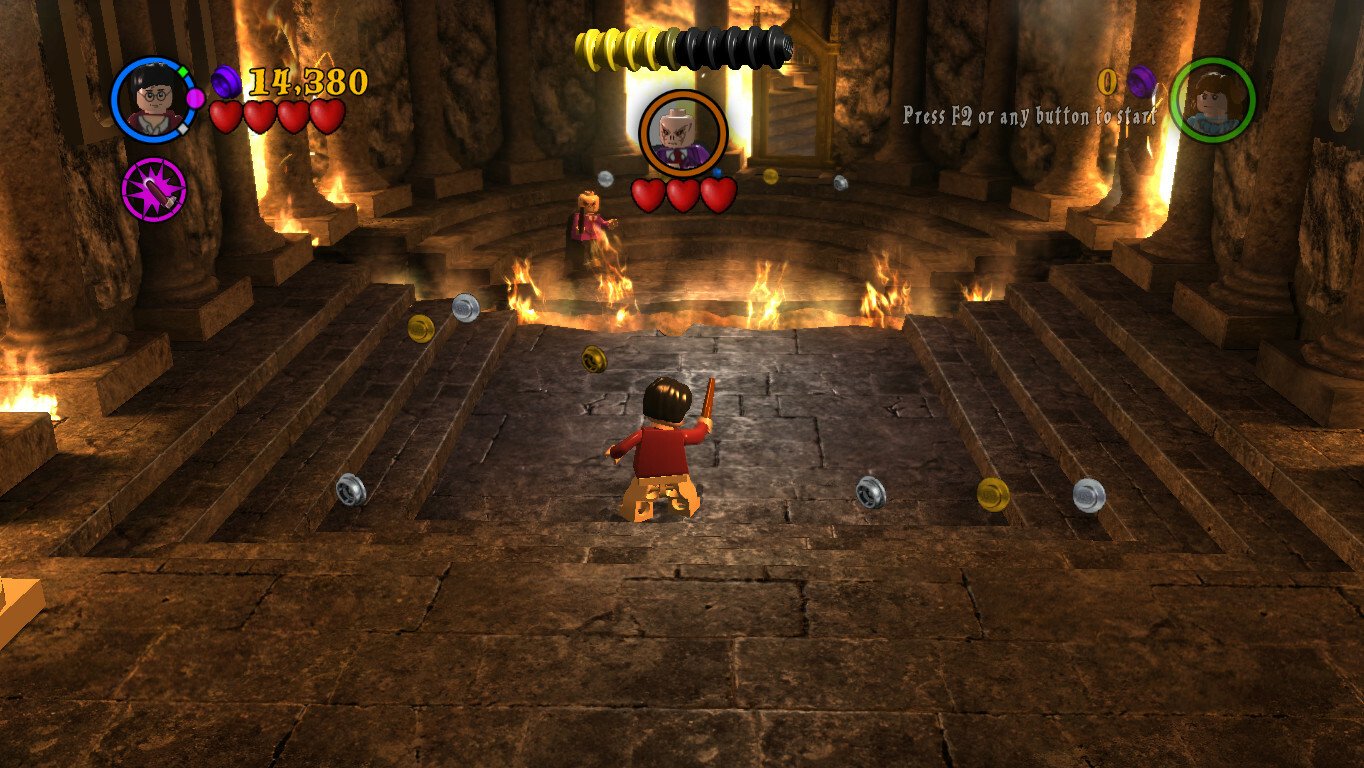Select the purple spell icon

(154, 189)
